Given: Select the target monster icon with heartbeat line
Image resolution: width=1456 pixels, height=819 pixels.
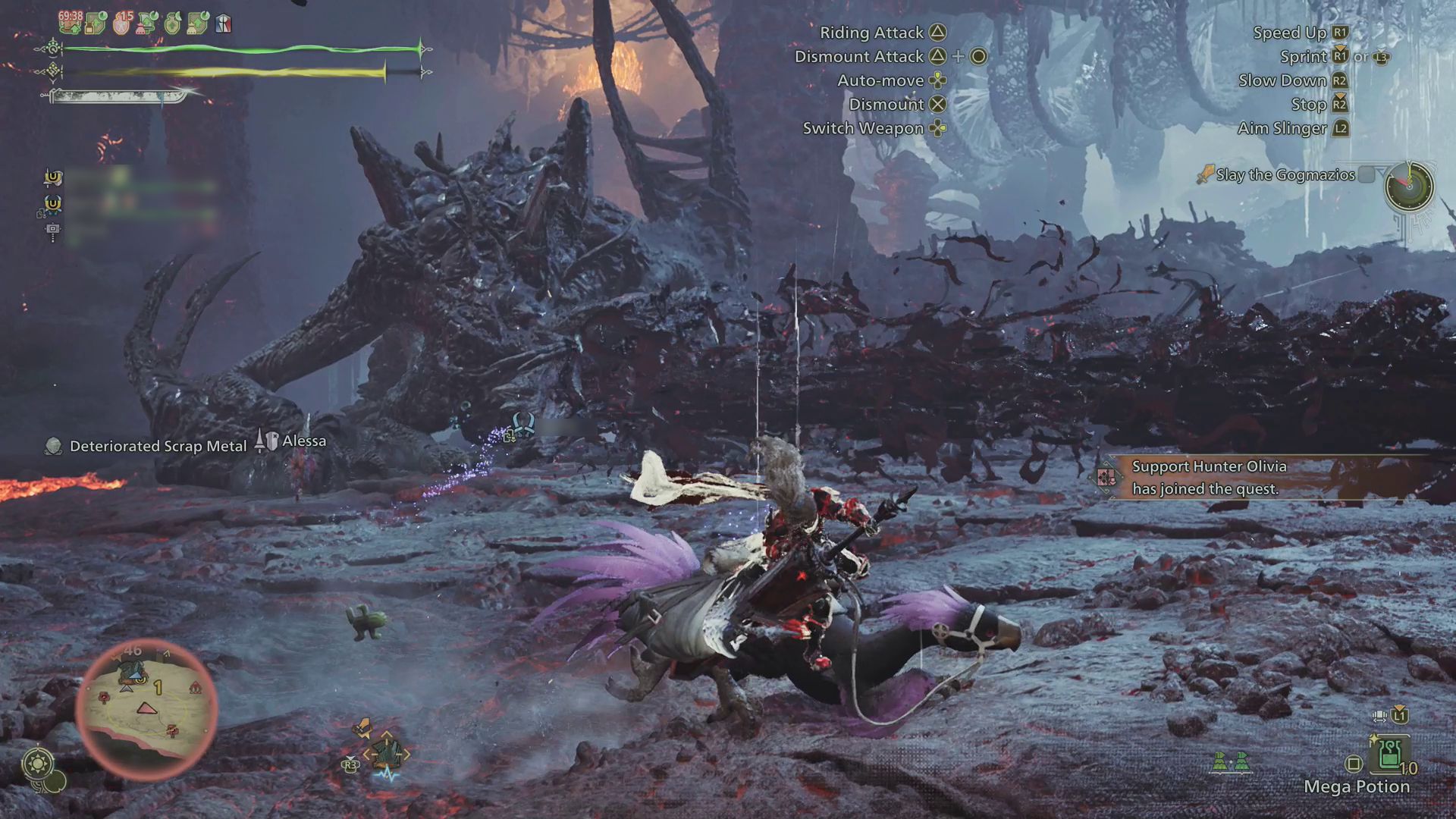Looking at the screenshot, I should (387, 754).
